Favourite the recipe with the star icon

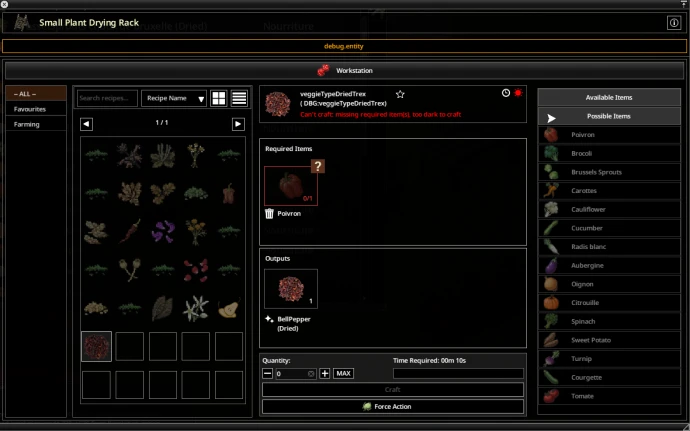pos(400,94)
